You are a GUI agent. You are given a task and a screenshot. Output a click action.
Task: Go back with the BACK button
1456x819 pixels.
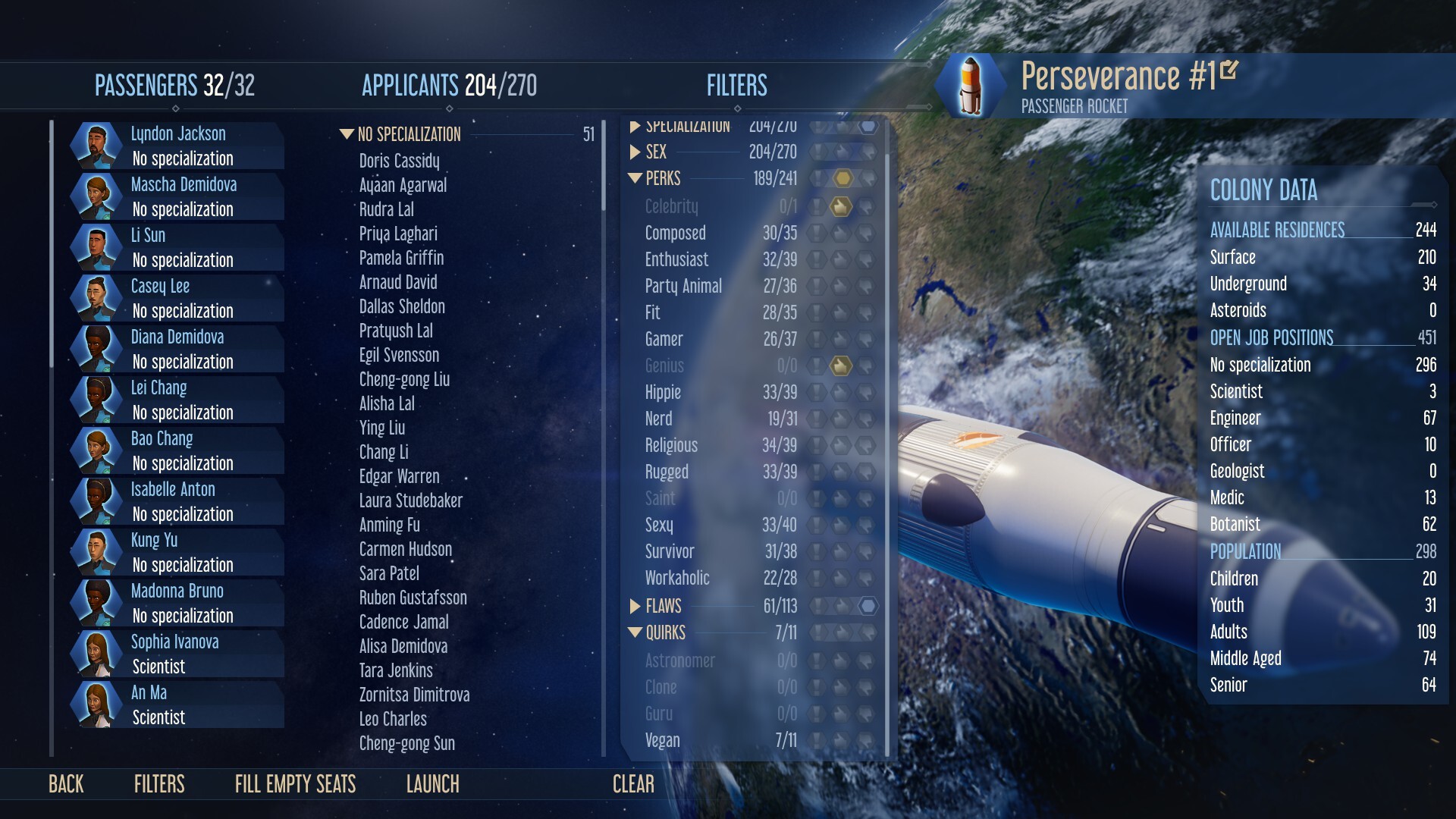coord(66,784)
